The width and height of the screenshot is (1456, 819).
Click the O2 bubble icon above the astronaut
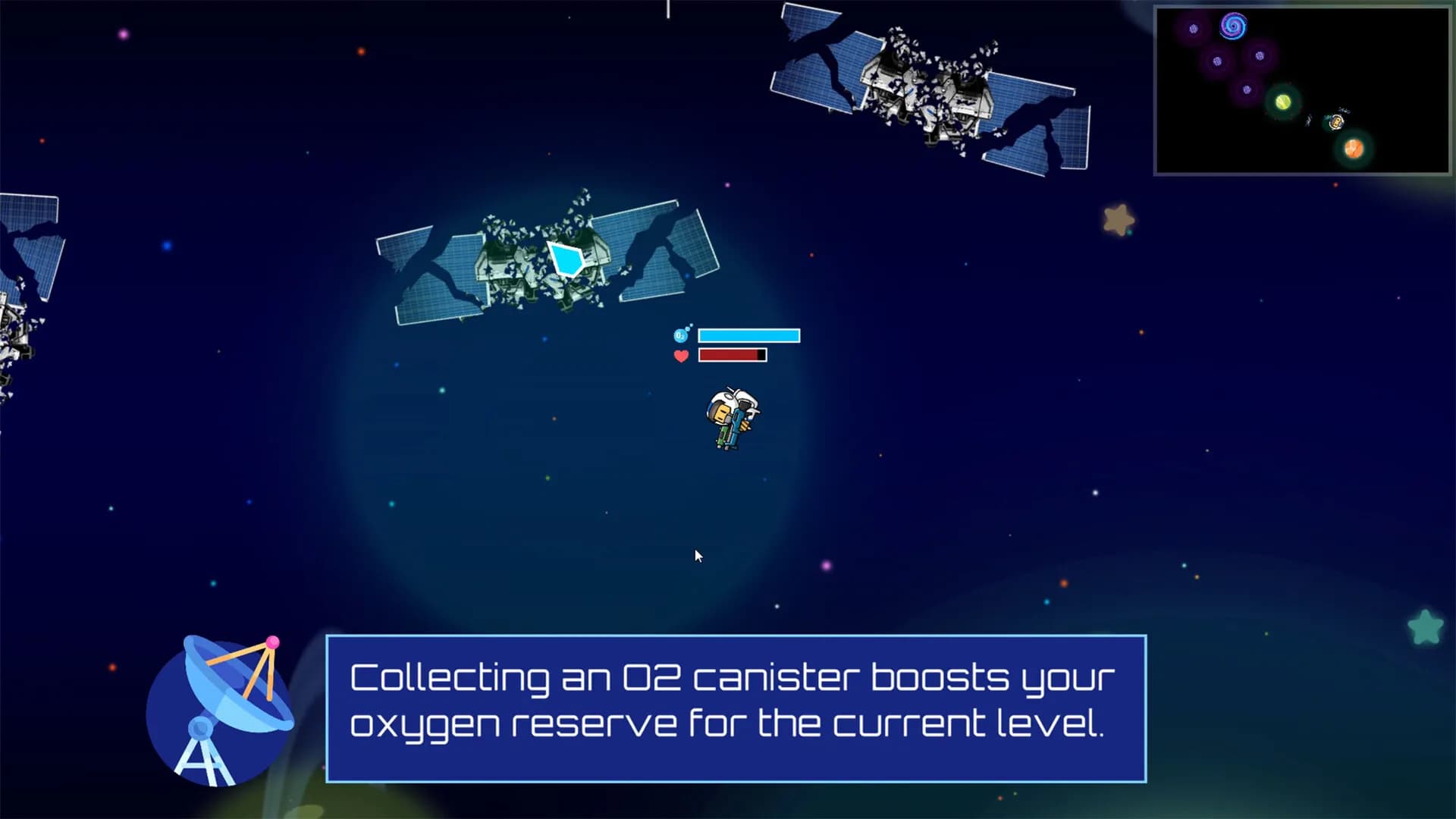(680, 334)
